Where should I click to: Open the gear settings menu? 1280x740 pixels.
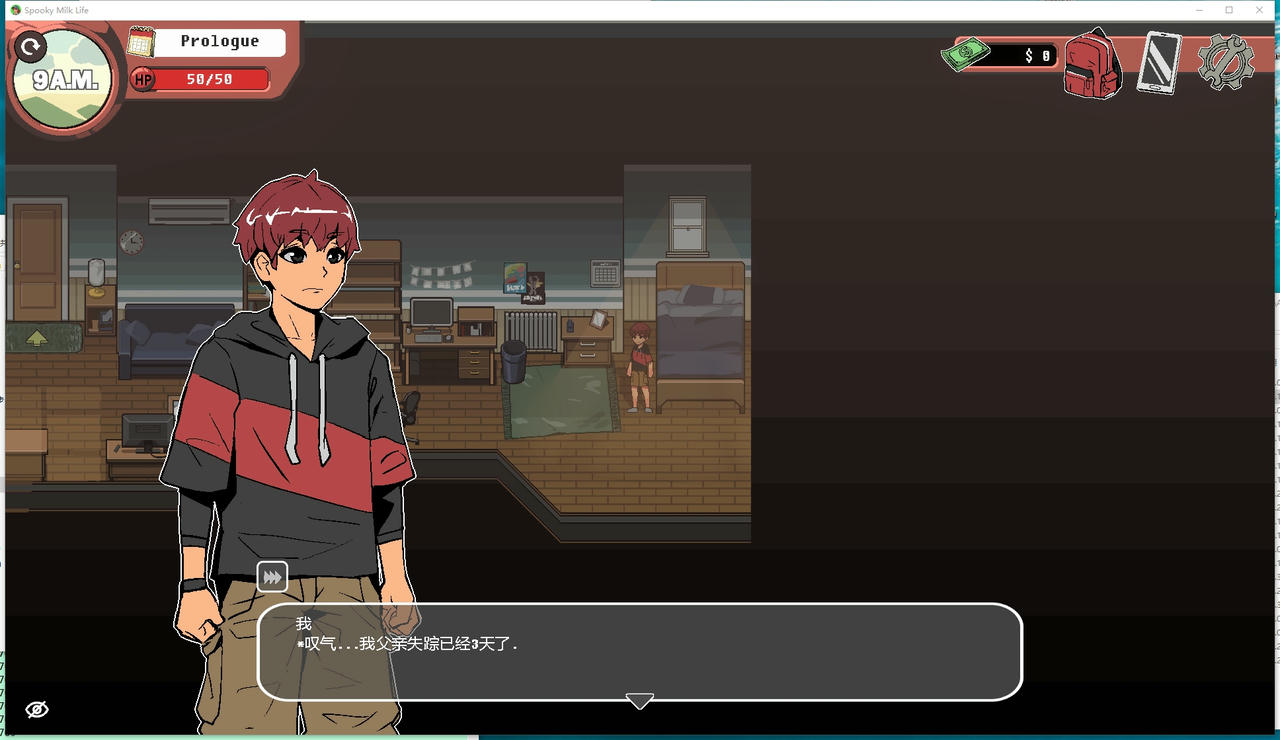coord(1225,63)
